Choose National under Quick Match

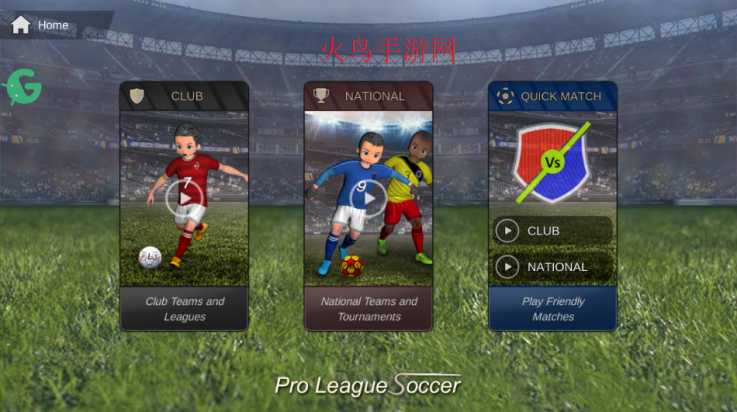552,267
